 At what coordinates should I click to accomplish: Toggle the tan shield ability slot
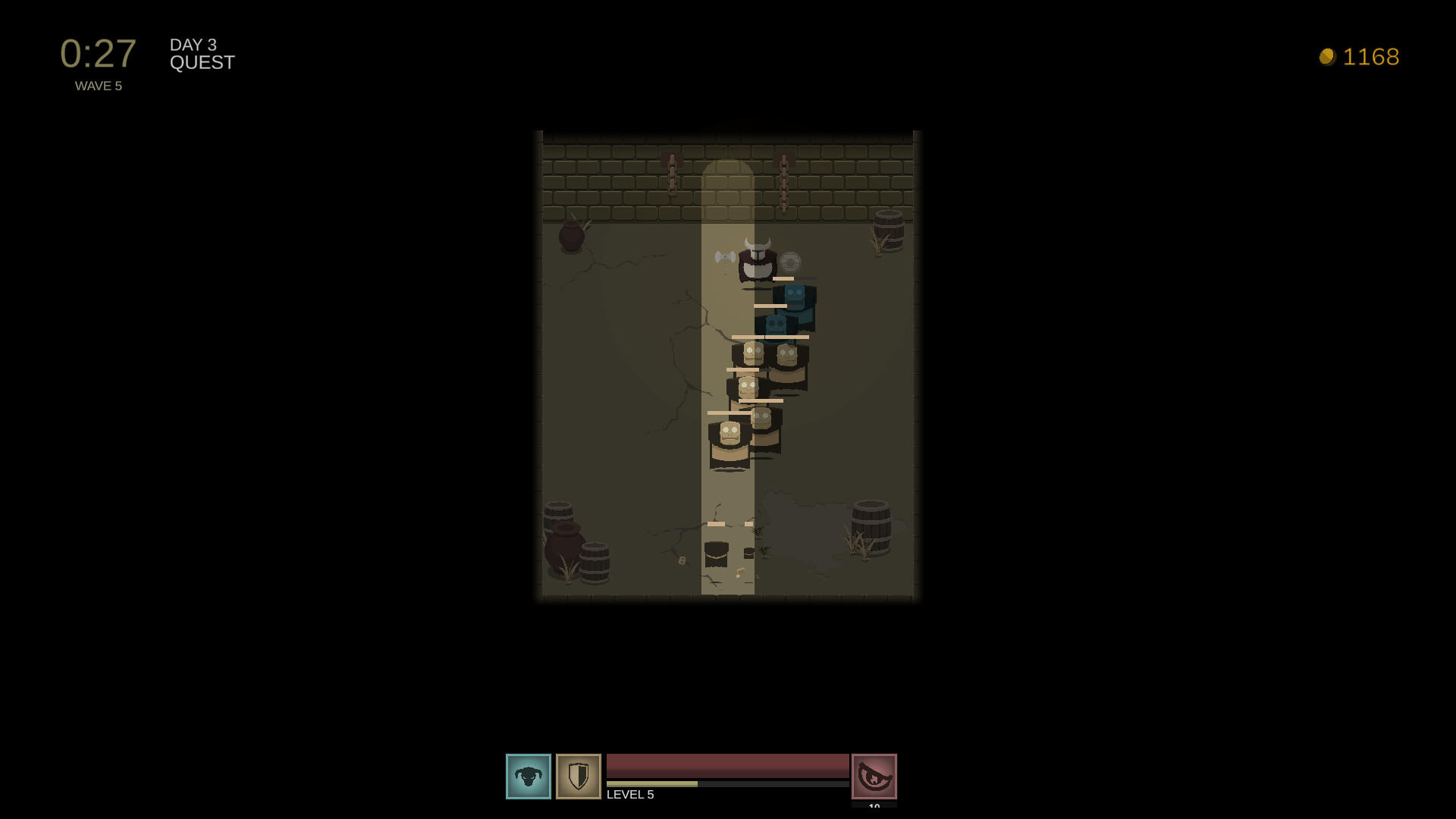click(x=577, y=777)
